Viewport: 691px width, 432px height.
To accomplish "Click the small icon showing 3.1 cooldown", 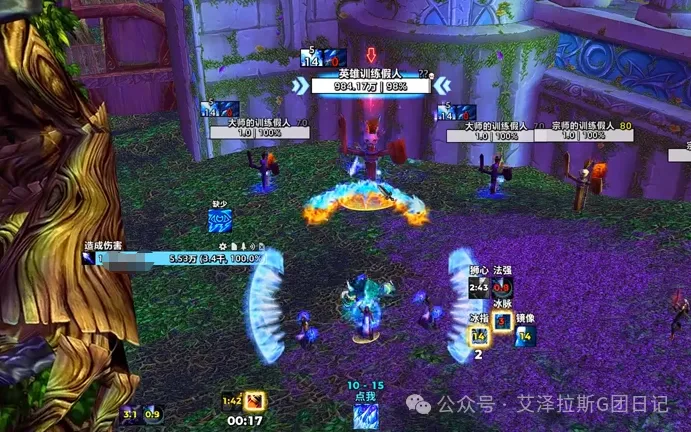I will (x=130, y=413).
